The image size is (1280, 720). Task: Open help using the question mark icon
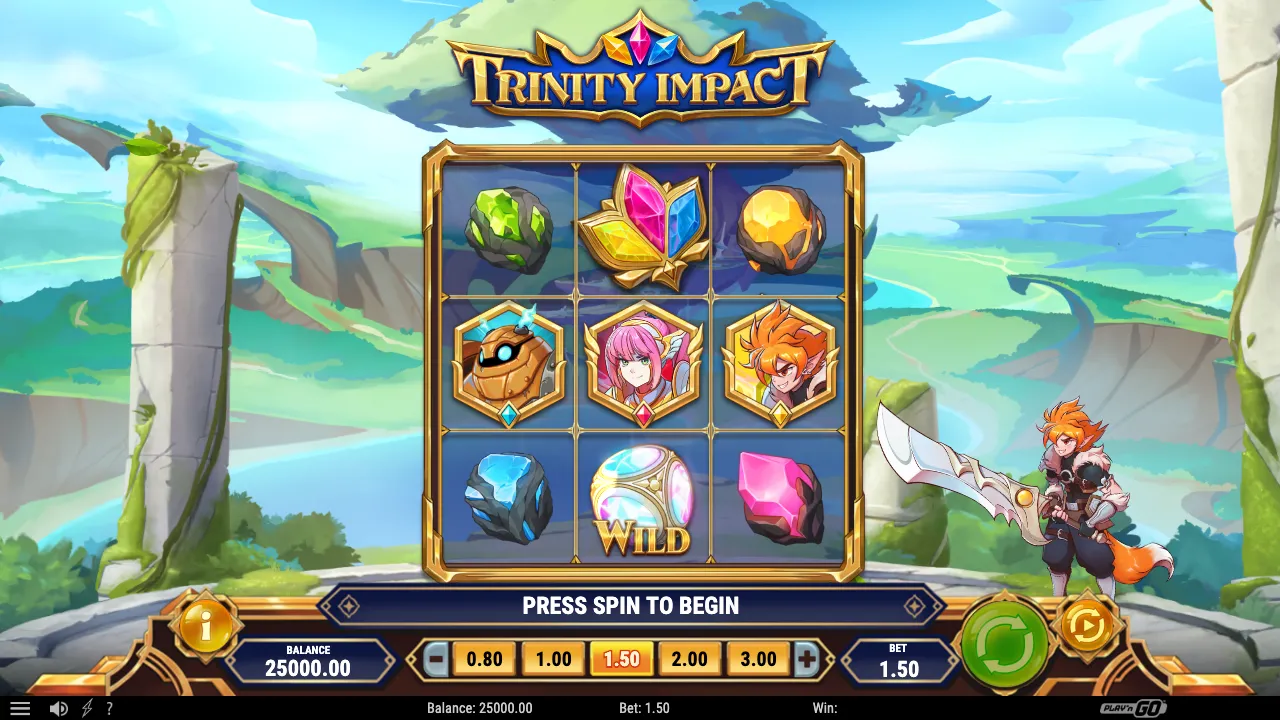tap(107, 708)
